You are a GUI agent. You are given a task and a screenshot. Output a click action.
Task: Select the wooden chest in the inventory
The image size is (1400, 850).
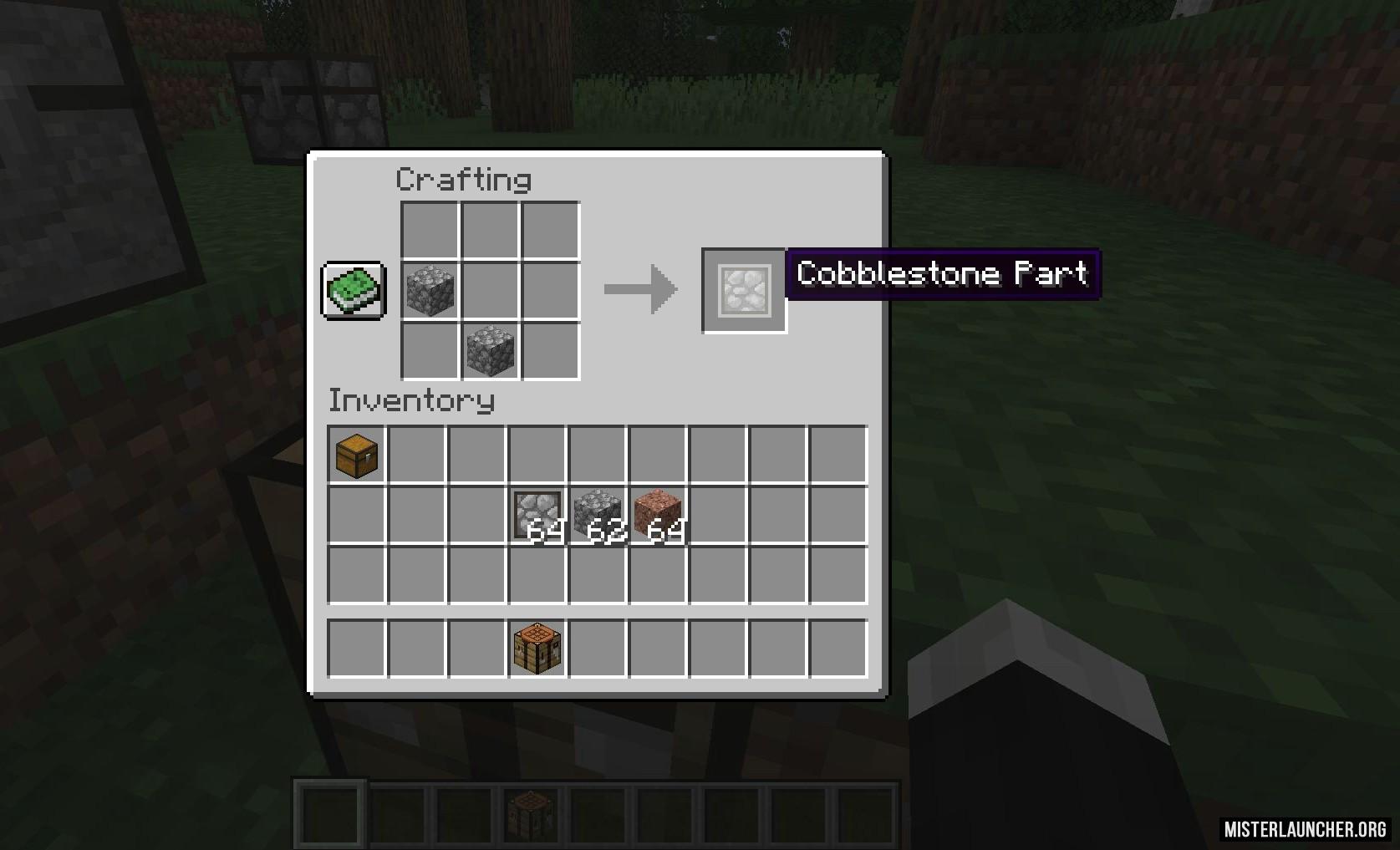click(x=357, y=456)
